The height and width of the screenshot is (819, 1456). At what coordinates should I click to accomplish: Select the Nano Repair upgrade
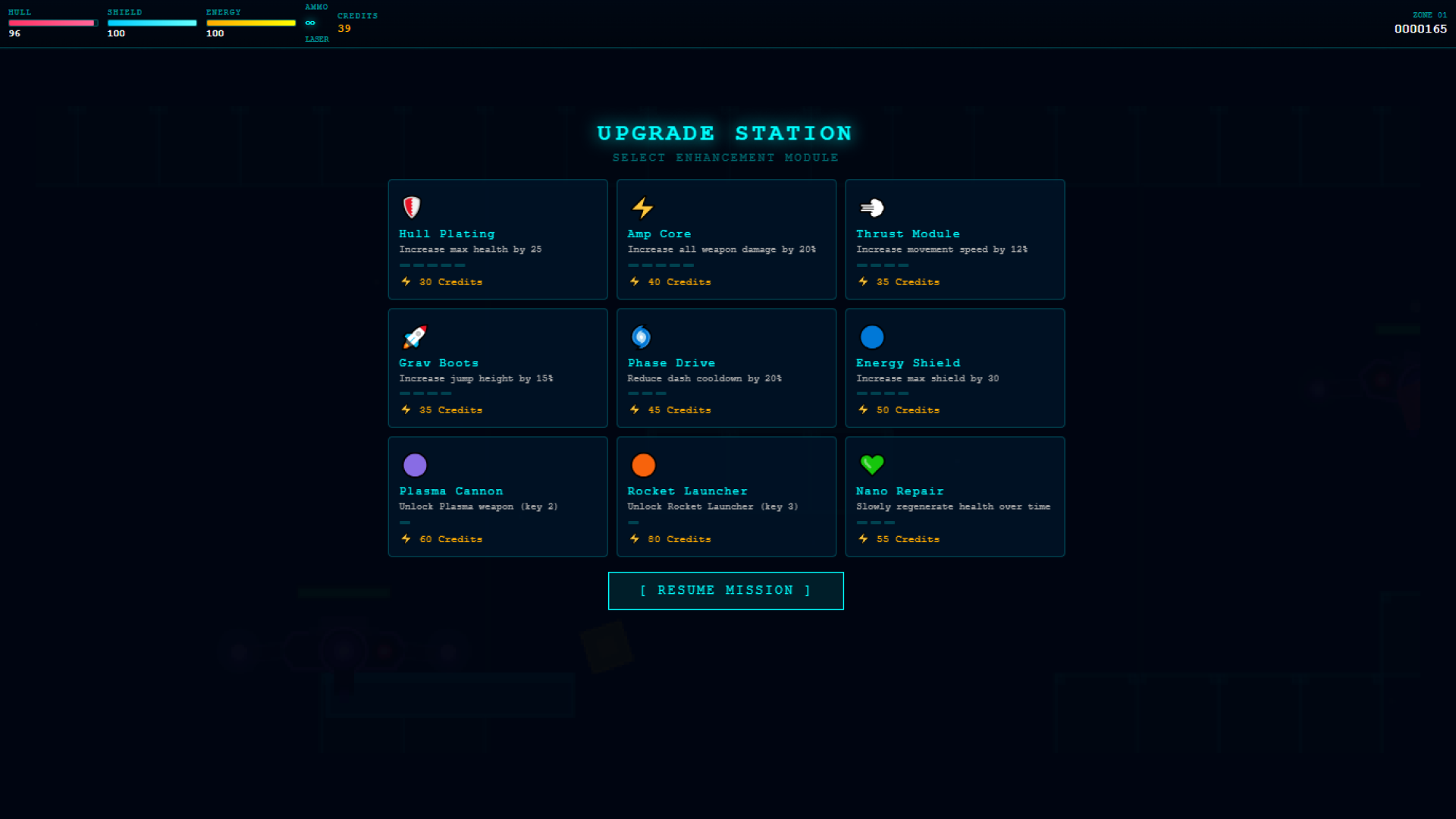pos(954,497)
